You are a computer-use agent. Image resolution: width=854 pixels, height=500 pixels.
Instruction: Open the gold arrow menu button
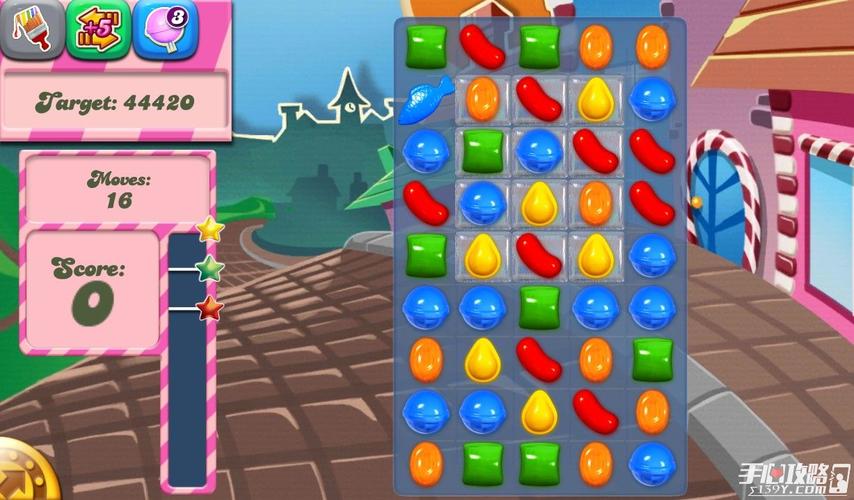pyautogui.click(x=20, y=474)
